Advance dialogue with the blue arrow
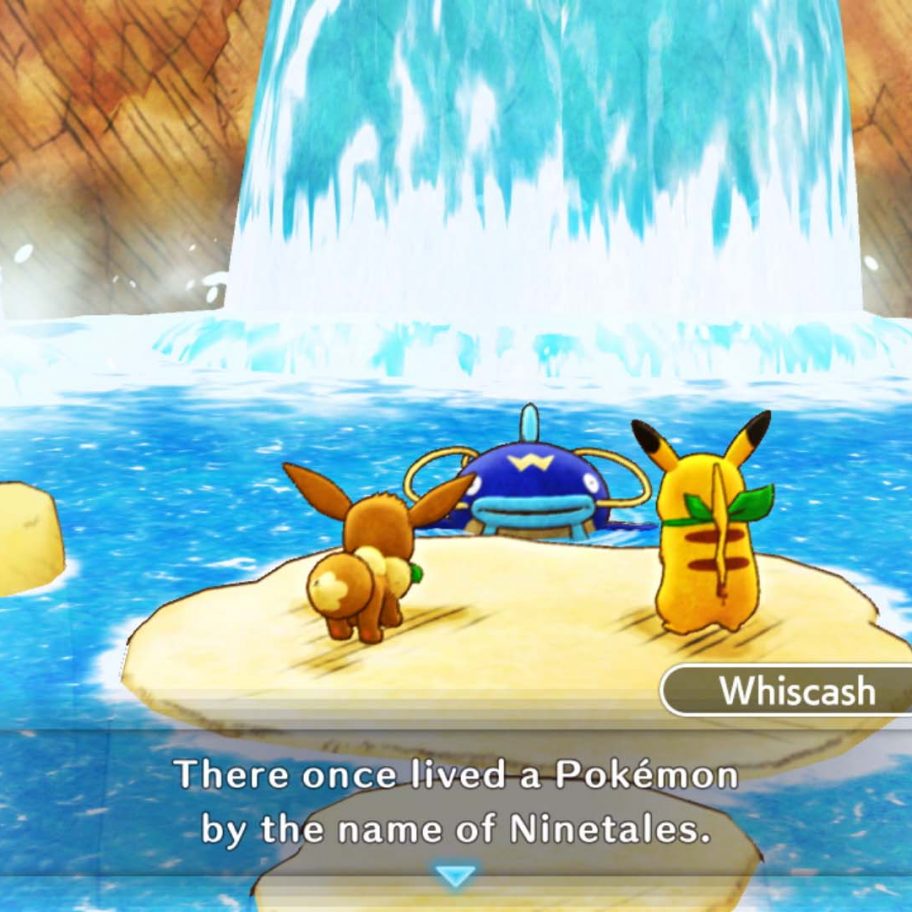Screen dimensions: 912x912 pos(457,876)
